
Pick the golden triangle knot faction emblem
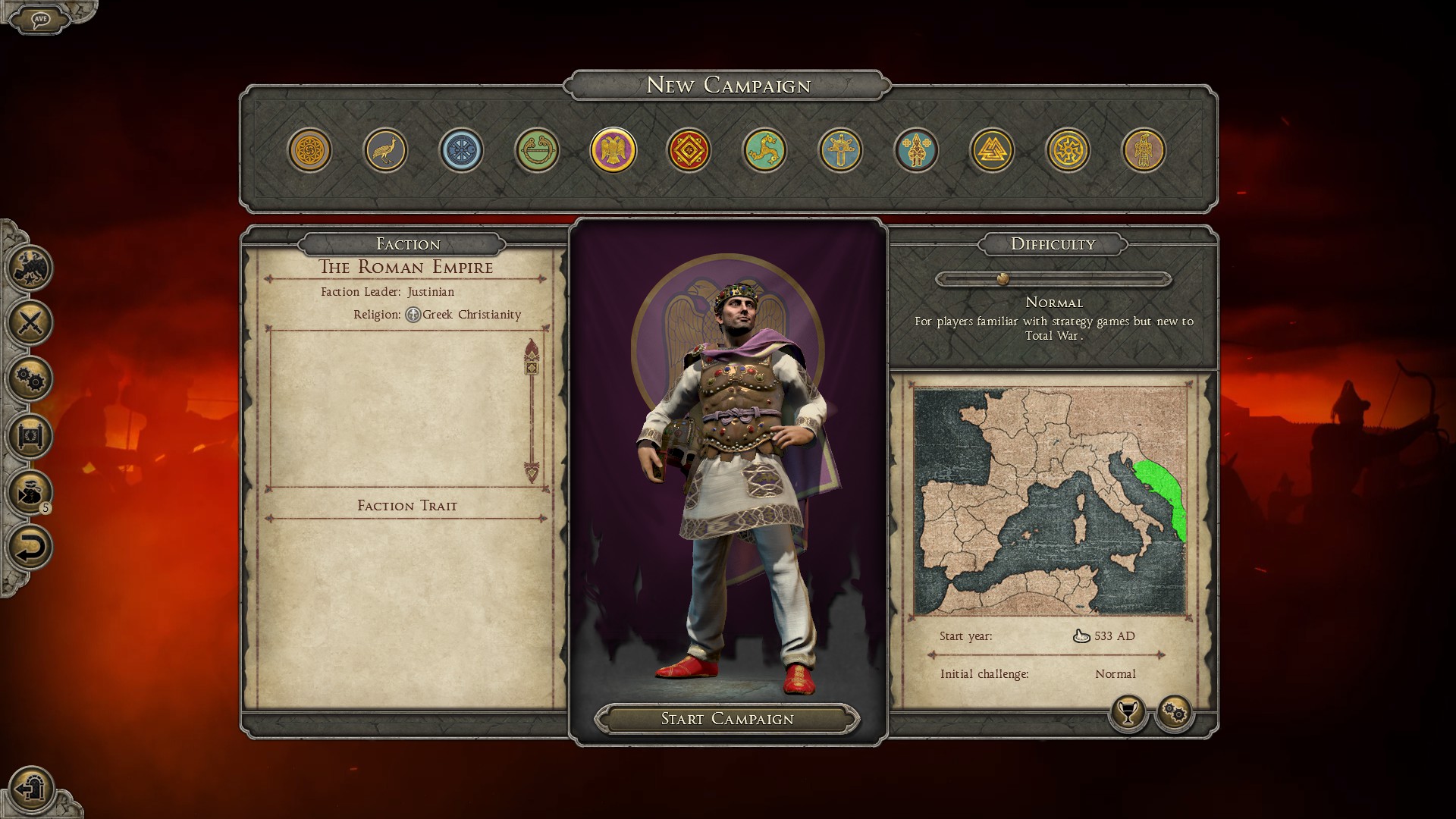[x=992, y=150]
